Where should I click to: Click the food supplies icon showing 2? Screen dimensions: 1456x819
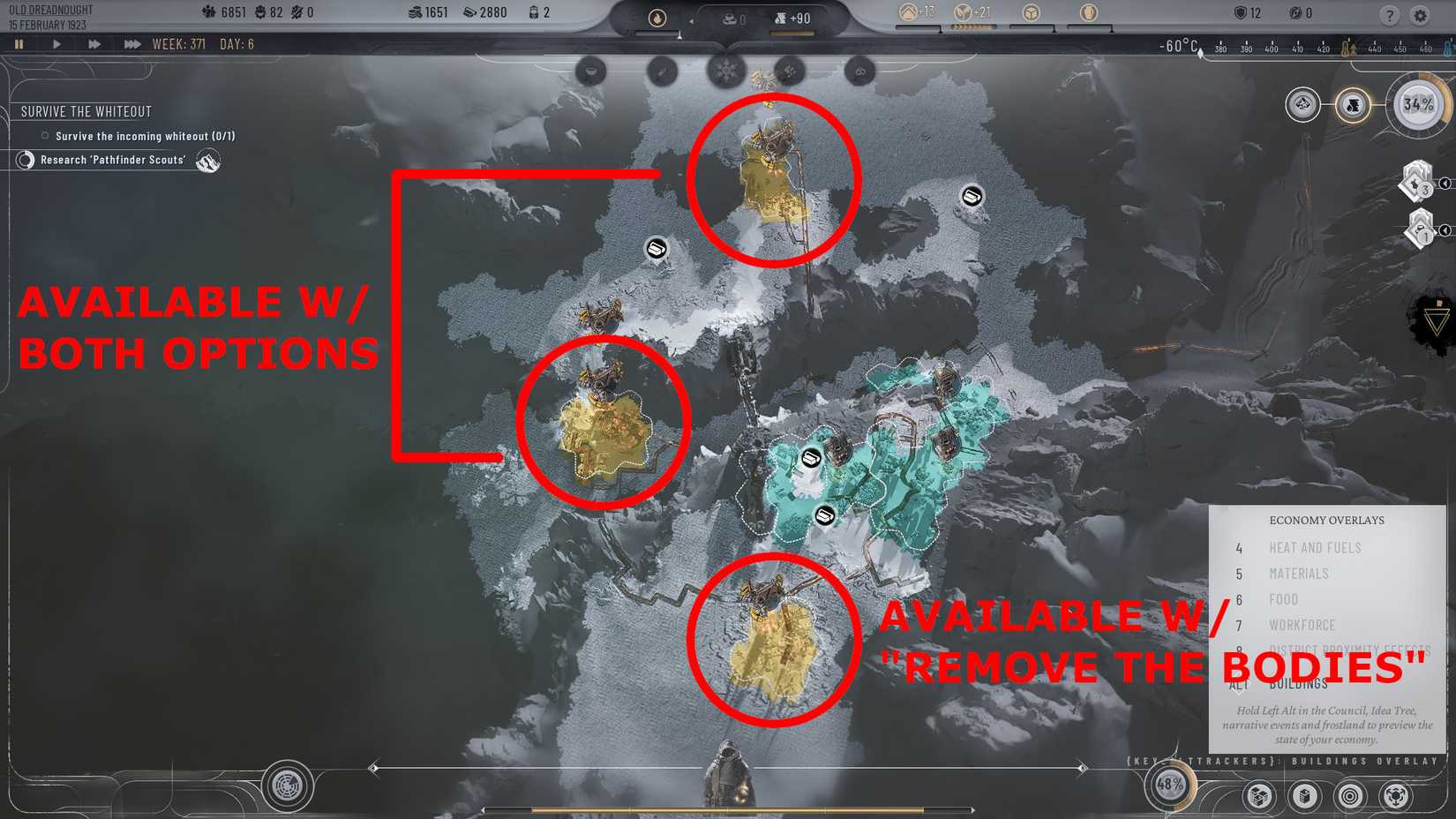point(532,12)
